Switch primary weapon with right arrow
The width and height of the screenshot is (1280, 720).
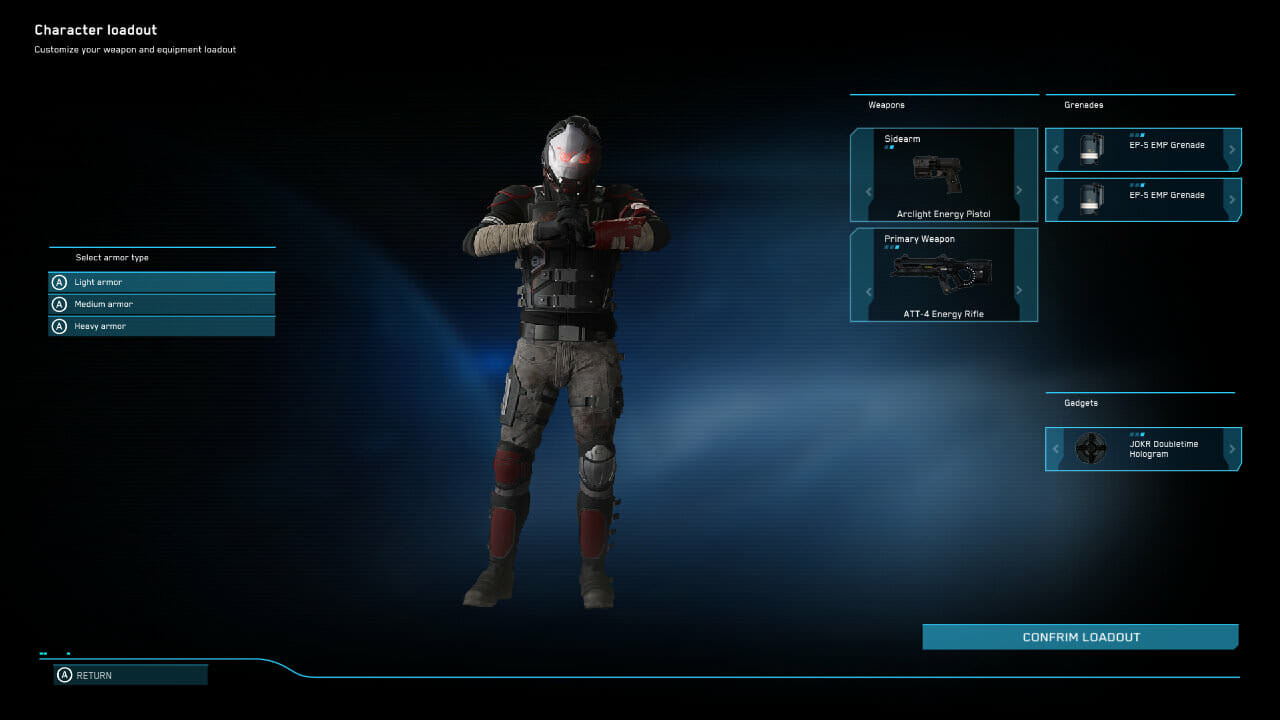click(x=1019, y=291)
